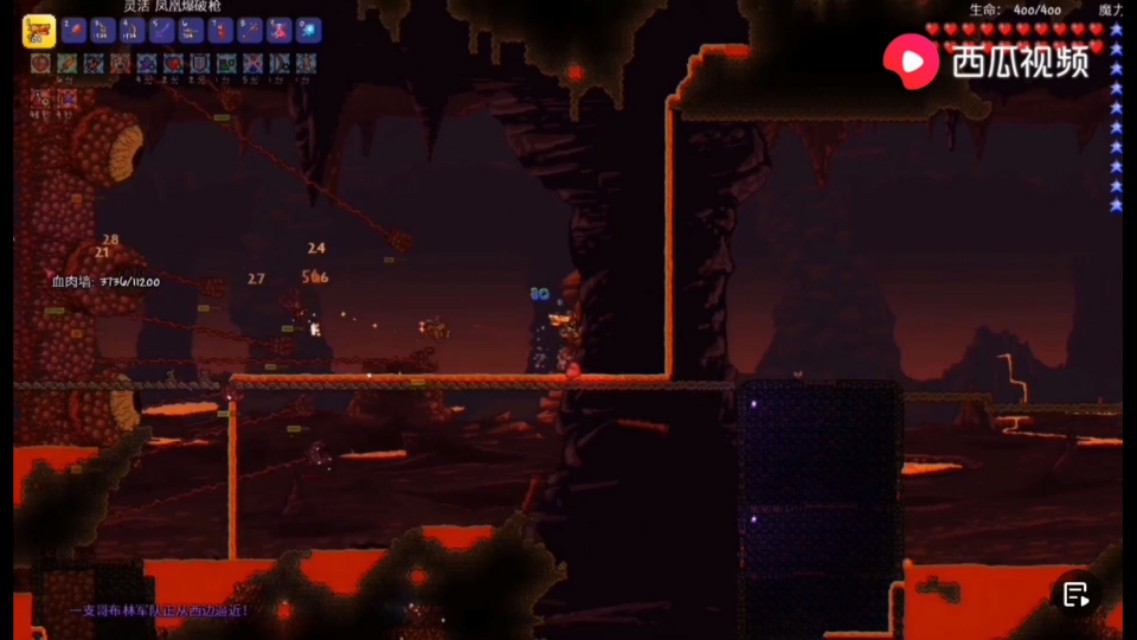Select hotbar slot 2 with red item

[73, 31]
